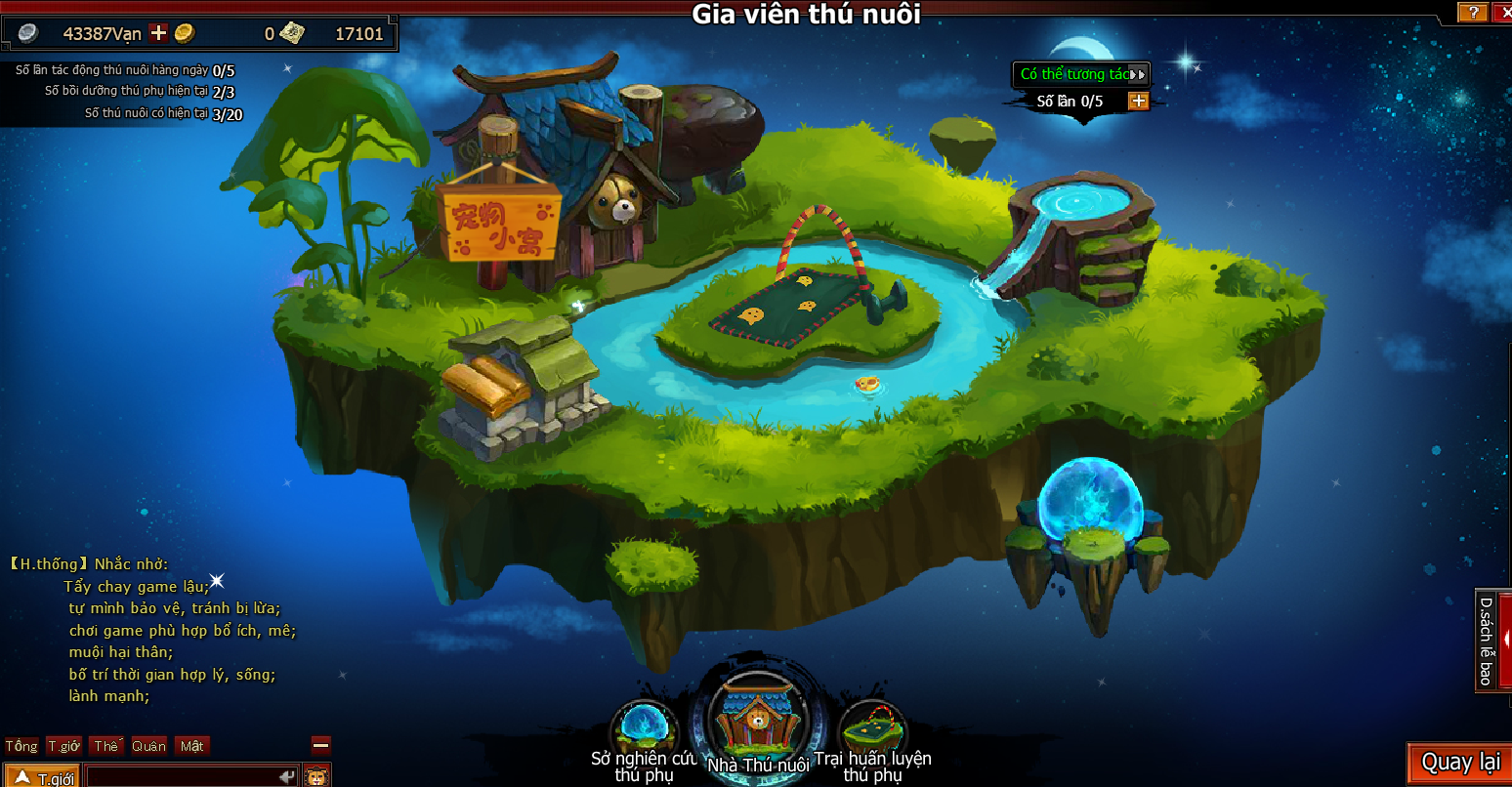Choose chat channel via orange T.giới selector
Viewport: 1512px width, 787px height.
coord(42,777)
